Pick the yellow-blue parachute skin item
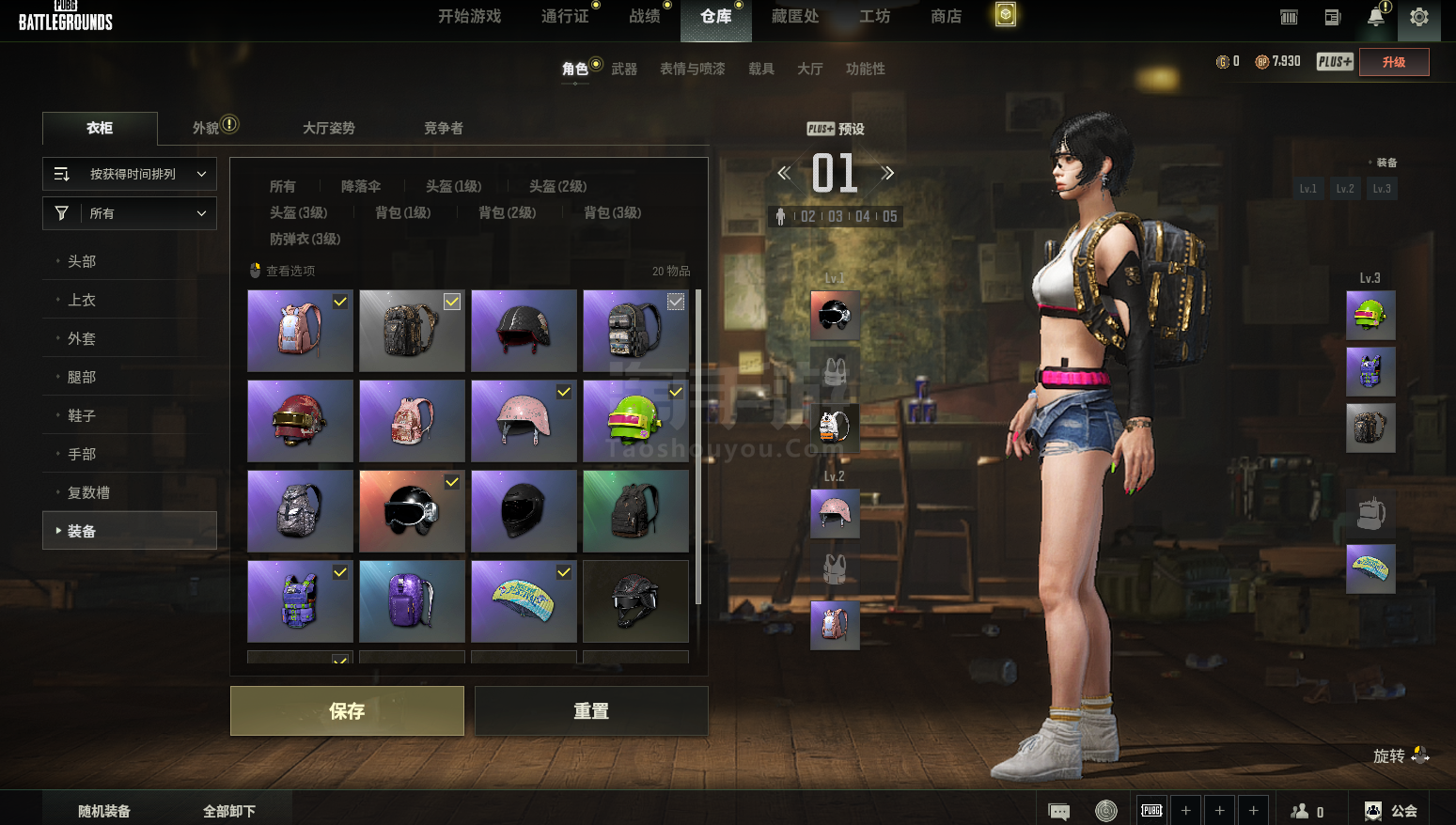Image resolution: width=1456 pixels, height=825 pixels. click(x=524, y=601)
